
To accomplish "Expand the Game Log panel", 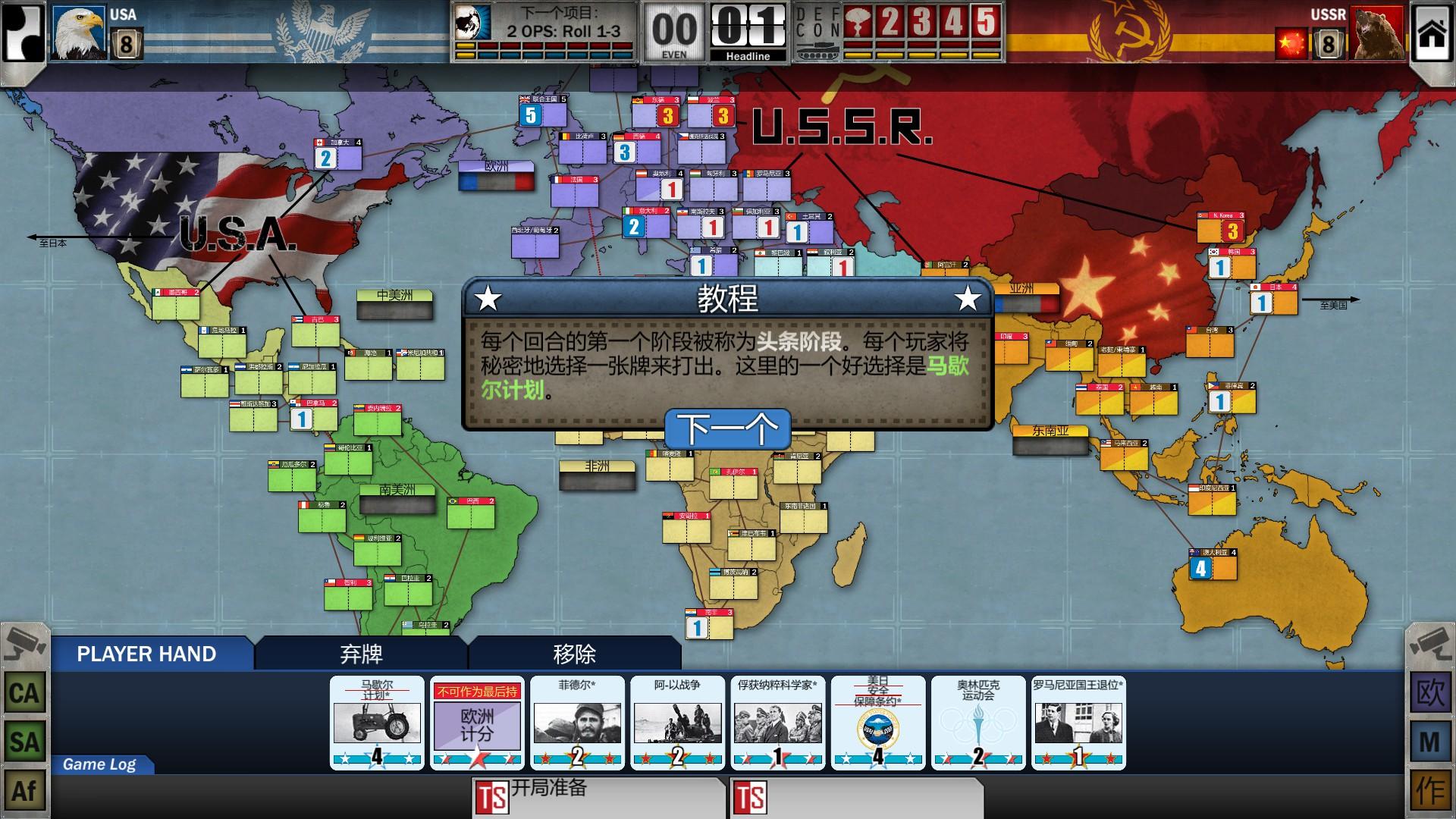I will (x=99, y=765).
